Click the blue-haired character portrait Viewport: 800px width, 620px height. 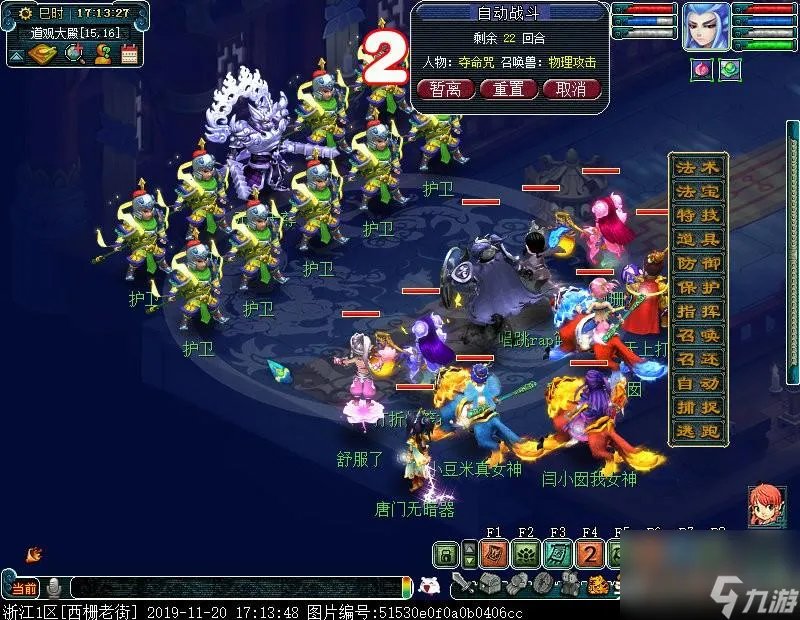click(705, 26)
